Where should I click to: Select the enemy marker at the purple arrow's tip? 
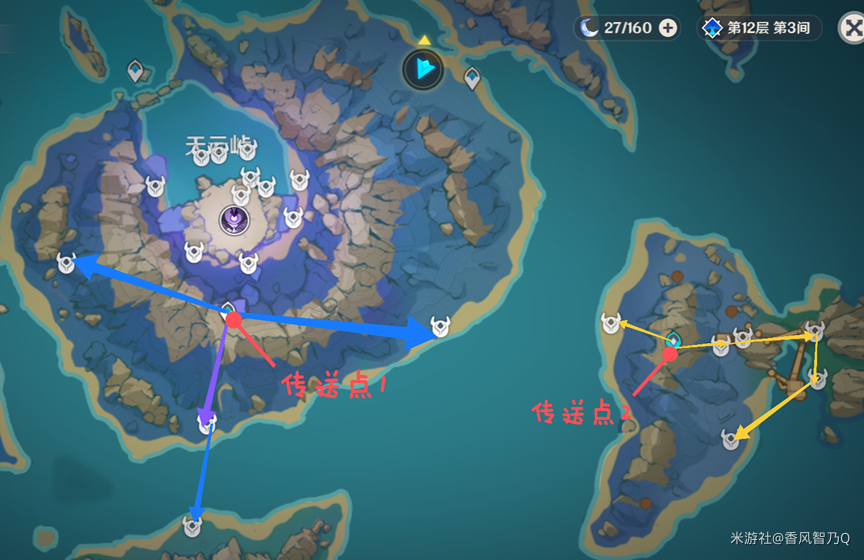(x=206, y=423)
